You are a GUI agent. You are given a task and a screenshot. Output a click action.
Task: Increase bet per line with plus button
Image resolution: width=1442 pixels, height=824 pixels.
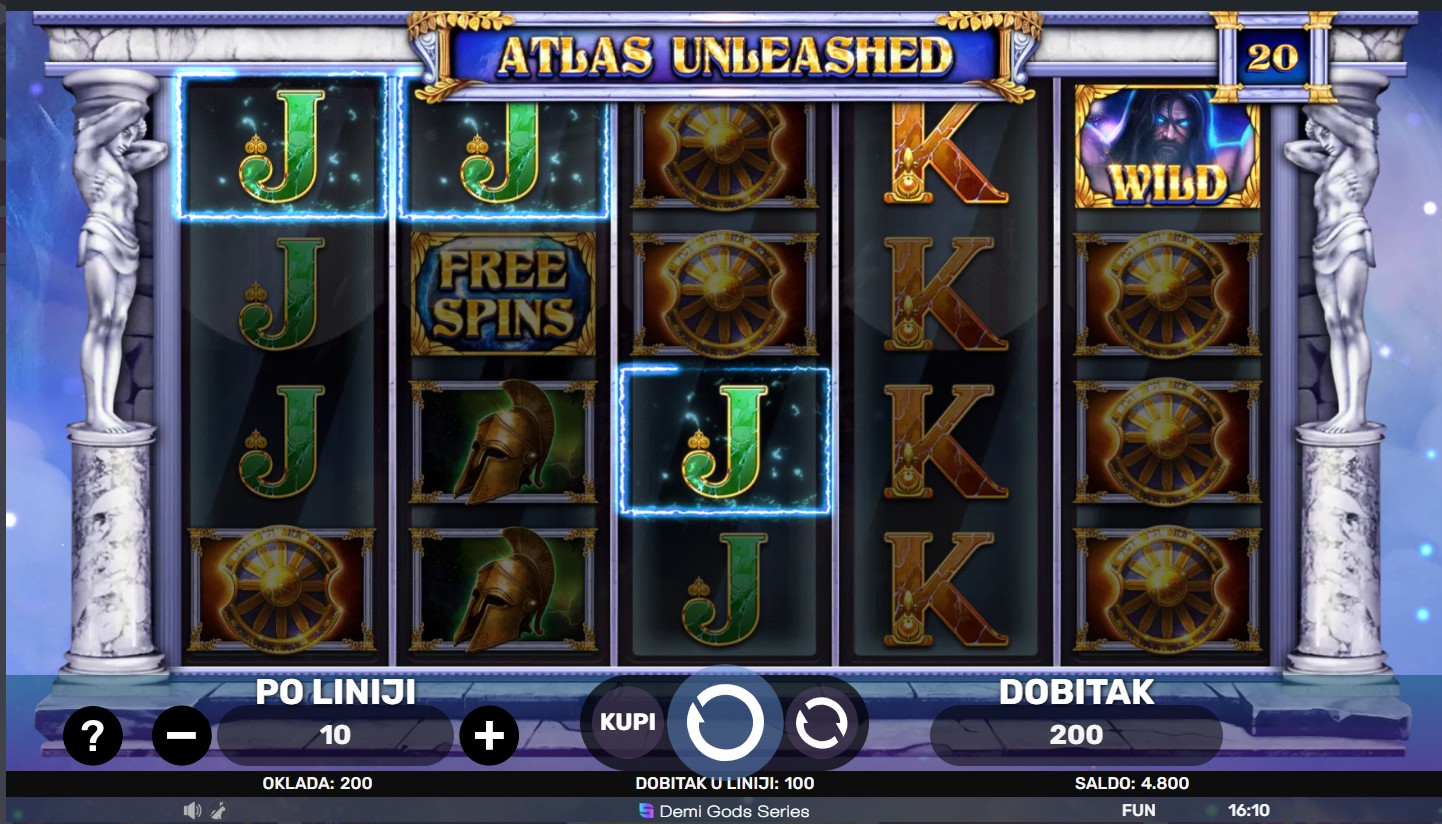pos(489,737)
